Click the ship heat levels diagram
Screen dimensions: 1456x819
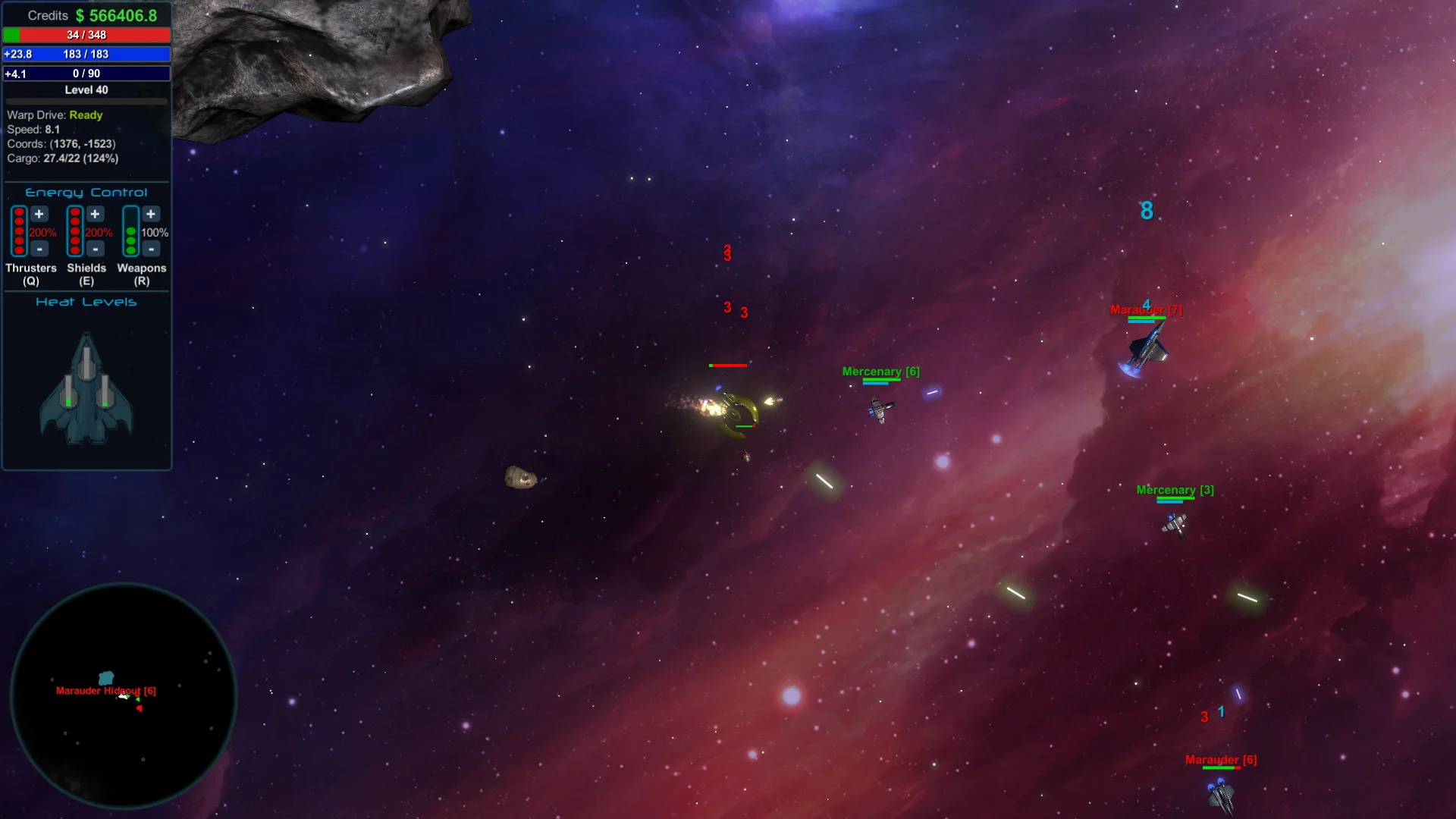[86, 388]
